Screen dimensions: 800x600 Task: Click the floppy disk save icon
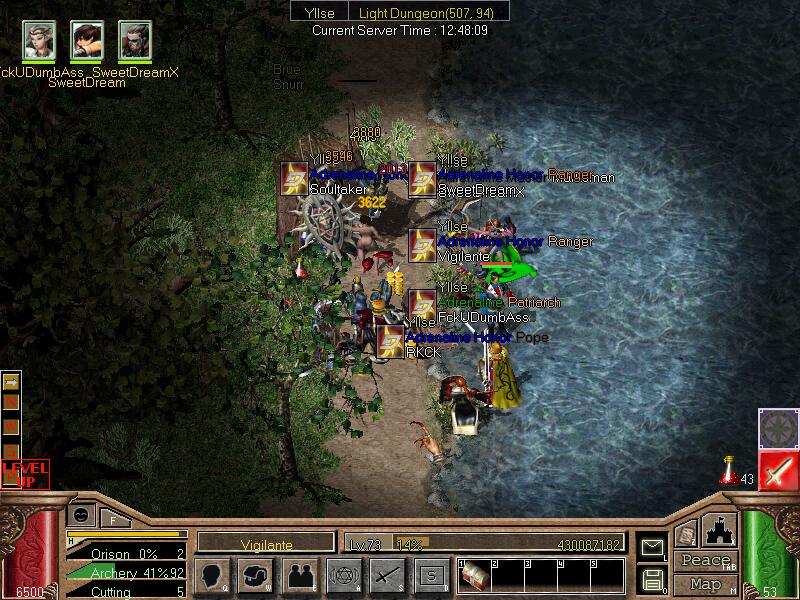click(x=651, y=579)
